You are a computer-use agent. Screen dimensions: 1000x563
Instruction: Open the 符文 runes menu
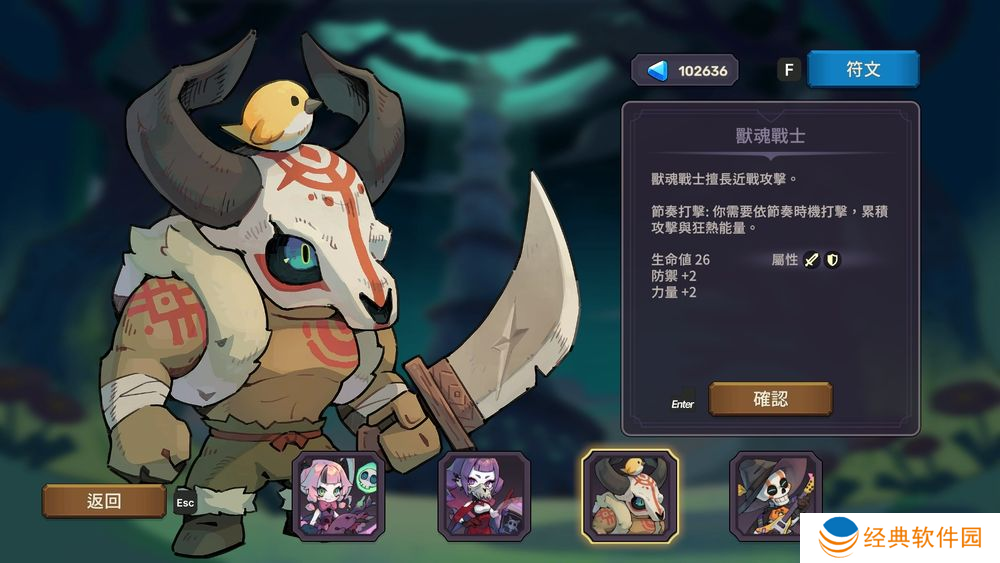coord(862,70)
